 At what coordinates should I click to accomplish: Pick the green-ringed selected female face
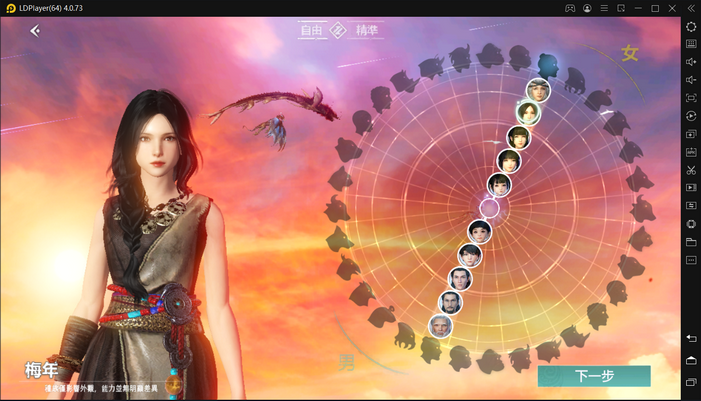click(529, 113)
